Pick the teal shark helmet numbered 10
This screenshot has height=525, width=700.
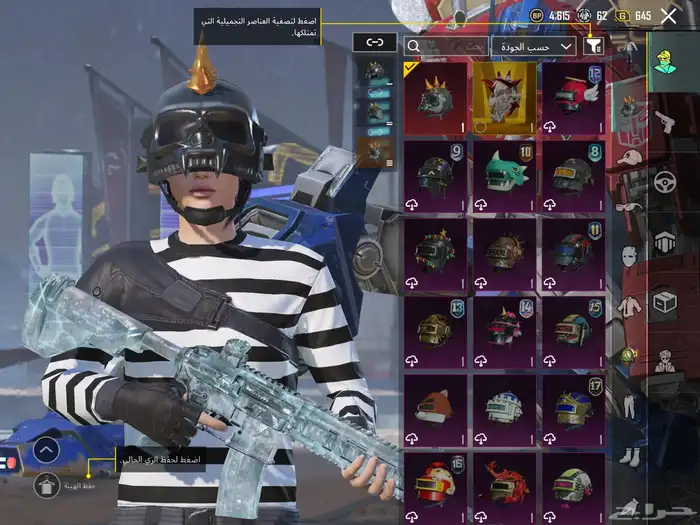503,176
